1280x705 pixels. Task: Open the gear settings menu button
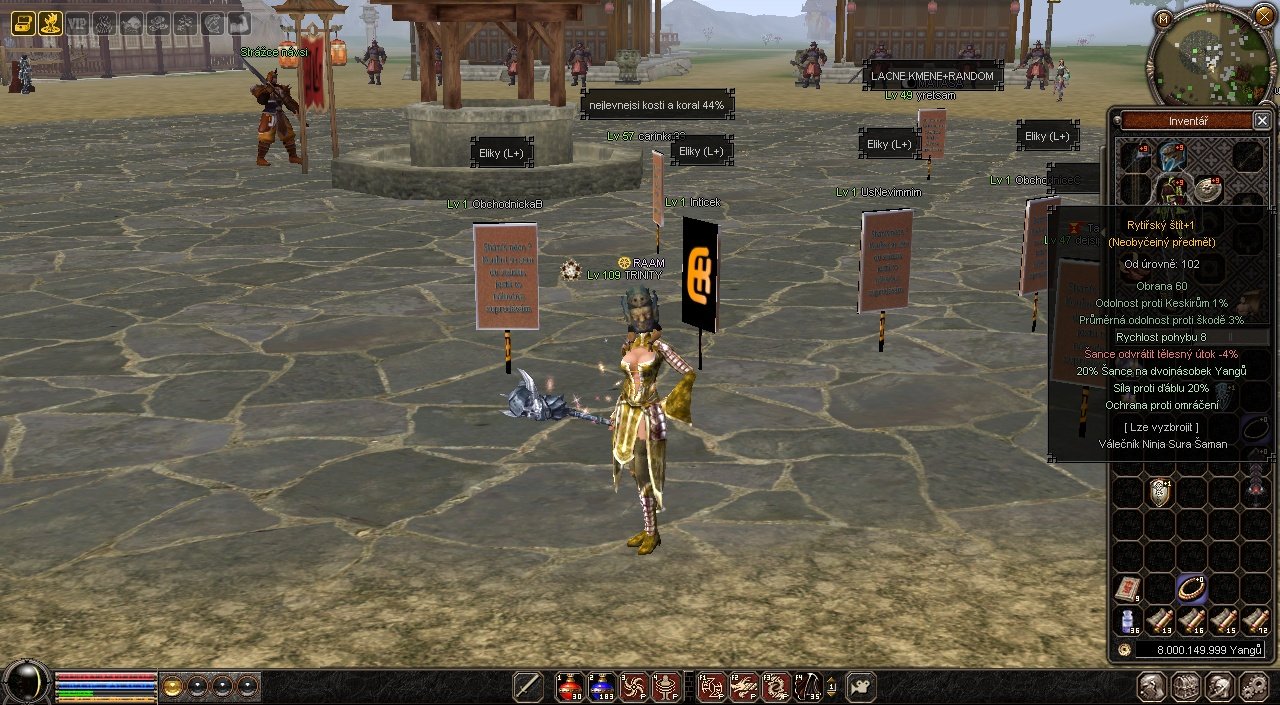coord(1253,687)
